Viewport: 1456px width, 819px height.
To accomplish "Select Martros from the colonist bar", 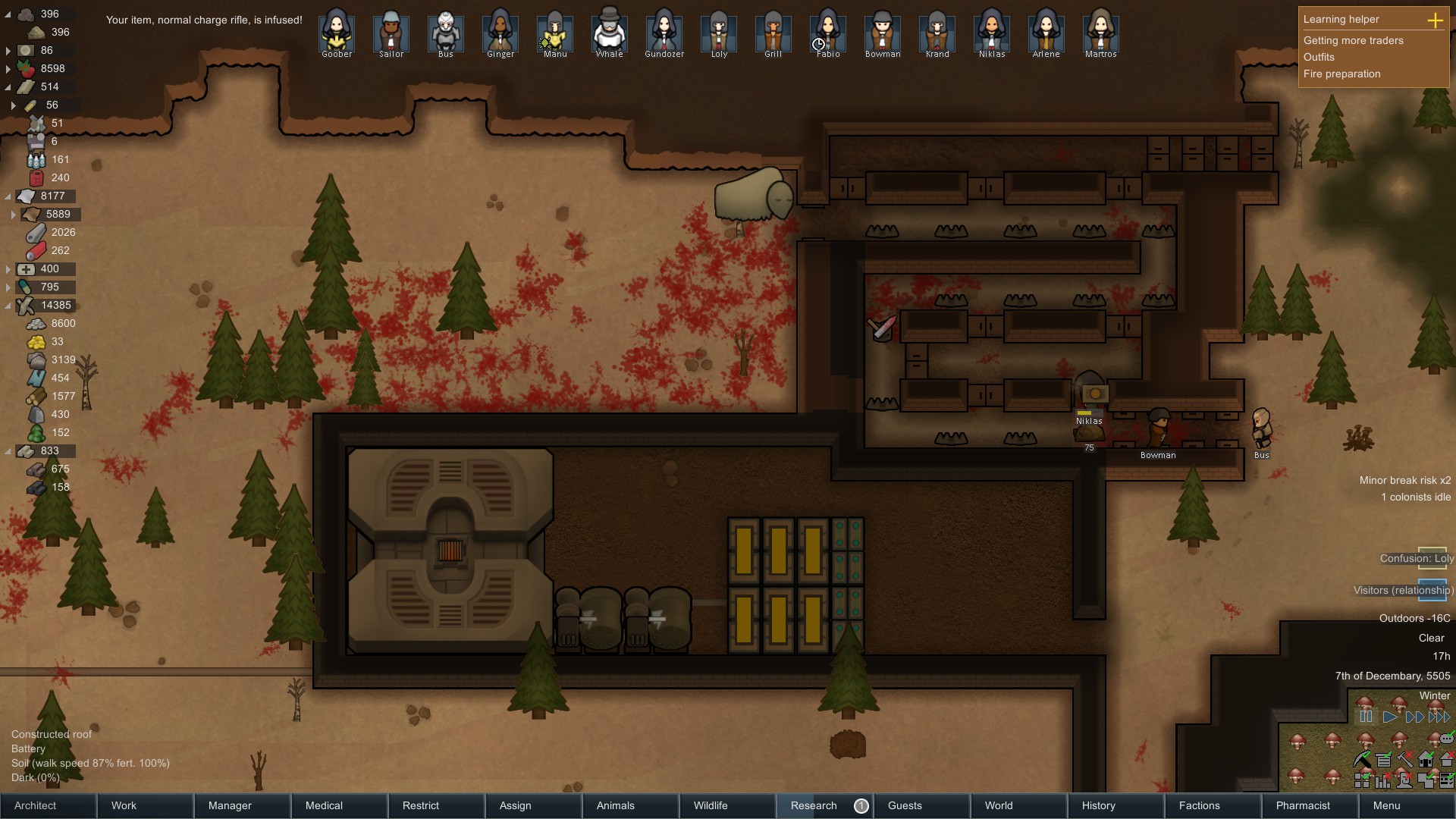I will point(1101,33).
